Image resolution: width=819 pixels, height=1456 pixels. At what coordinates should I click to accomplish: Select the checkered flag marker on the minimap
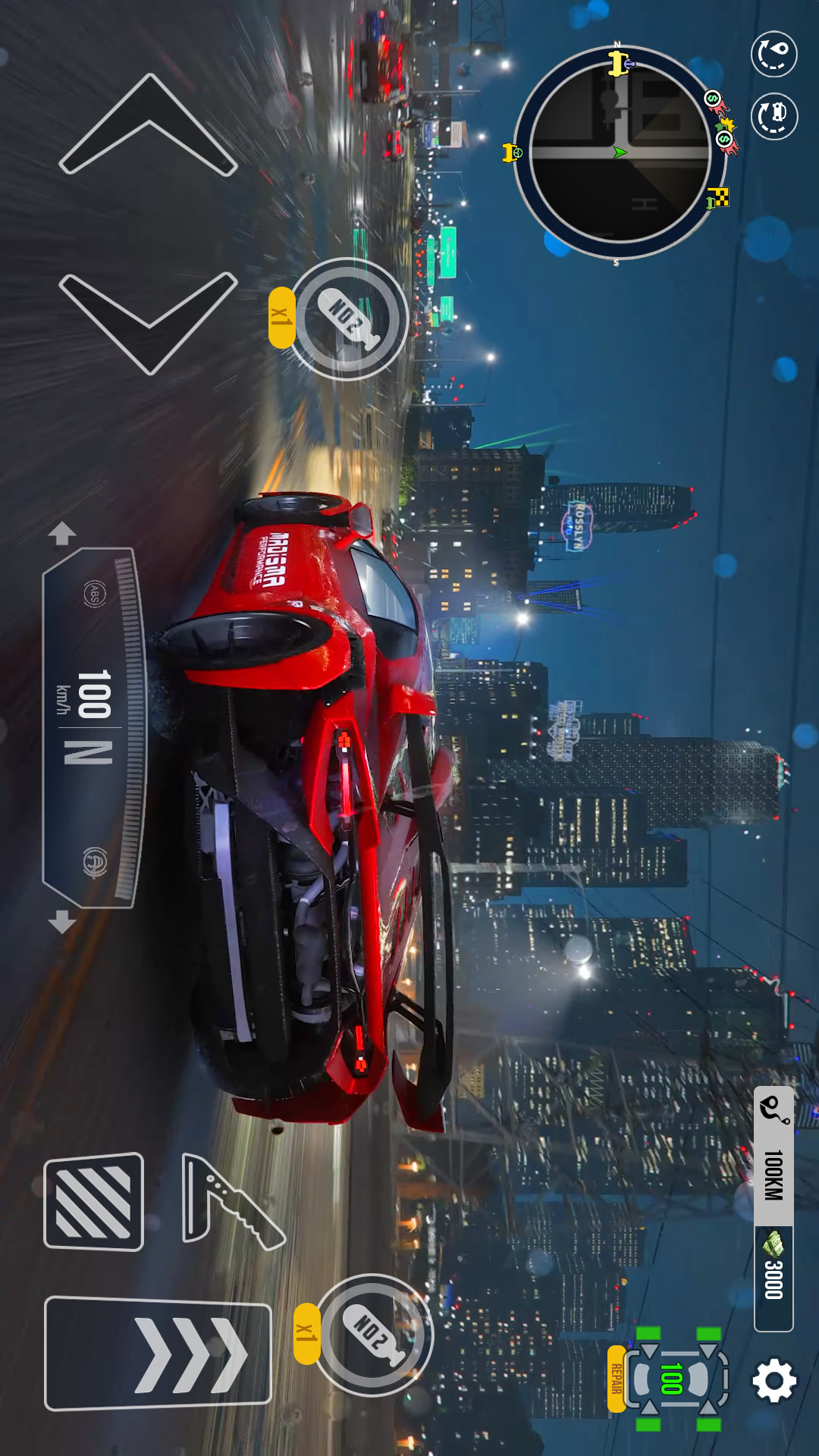pyautogui.click(x=717, y=199)
